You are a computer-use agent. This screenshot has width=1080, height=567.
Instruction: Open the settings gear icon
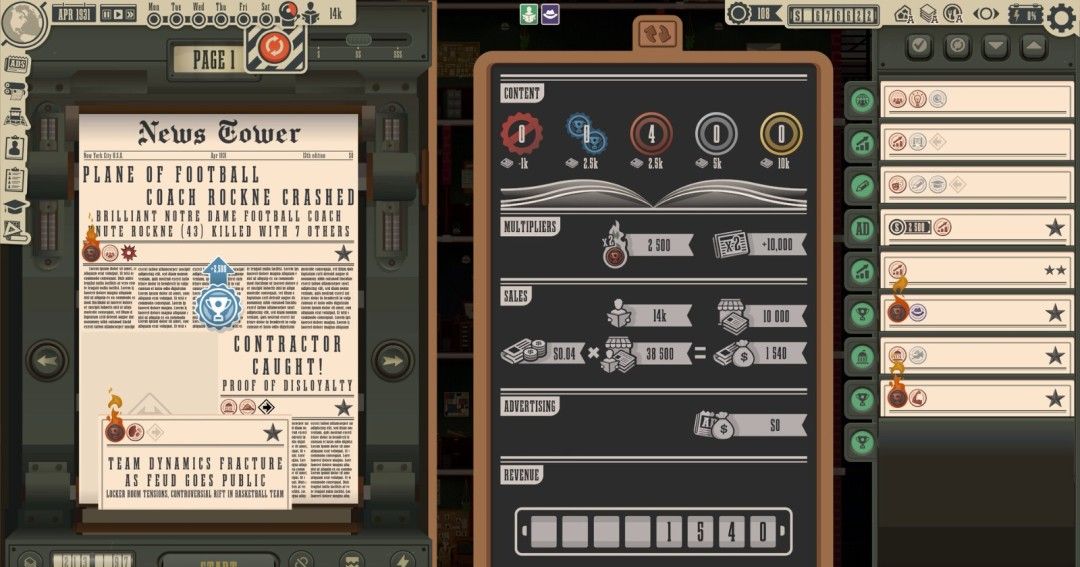tap(1062, 17)
